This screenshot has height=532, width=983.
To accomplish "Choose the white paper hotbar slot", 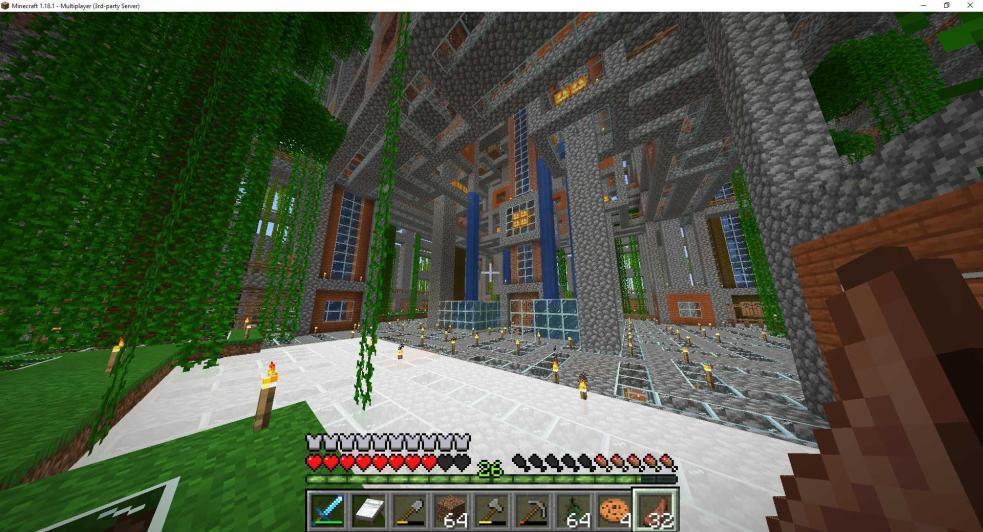I will [x=368, y=511].
